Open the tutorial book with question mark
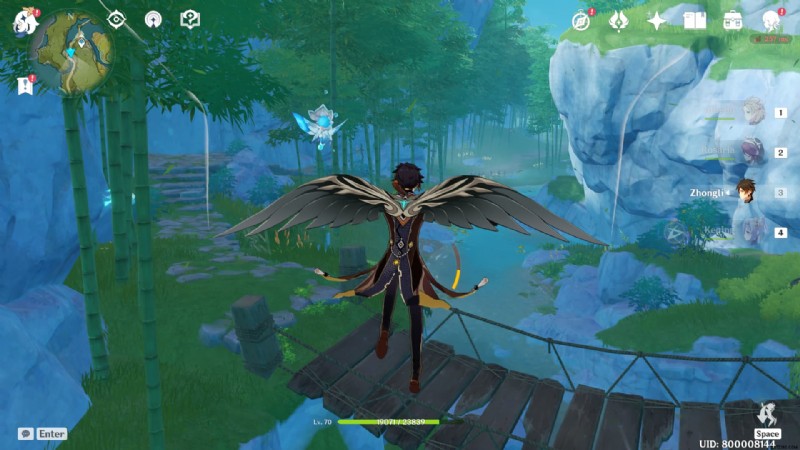The height and width of the screenshot is (450, 800). [189, 19]
